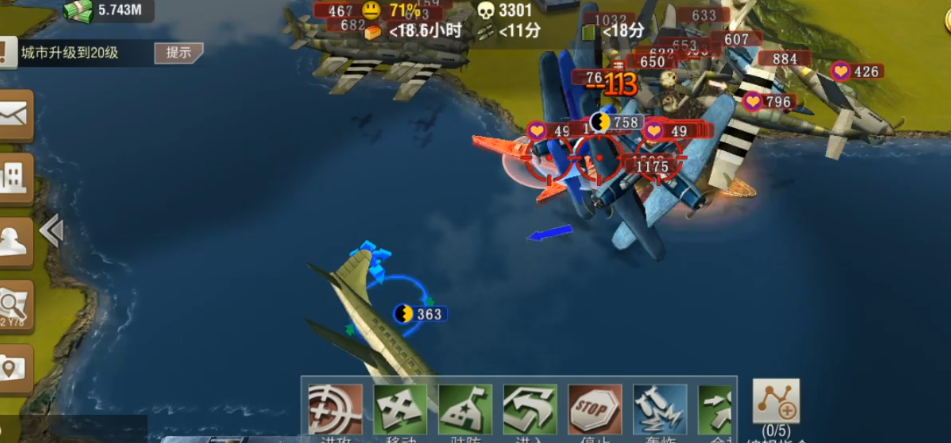This screenshot has height=443, width=951.
Task: Open the city building icon
Action: coord(16,180)
